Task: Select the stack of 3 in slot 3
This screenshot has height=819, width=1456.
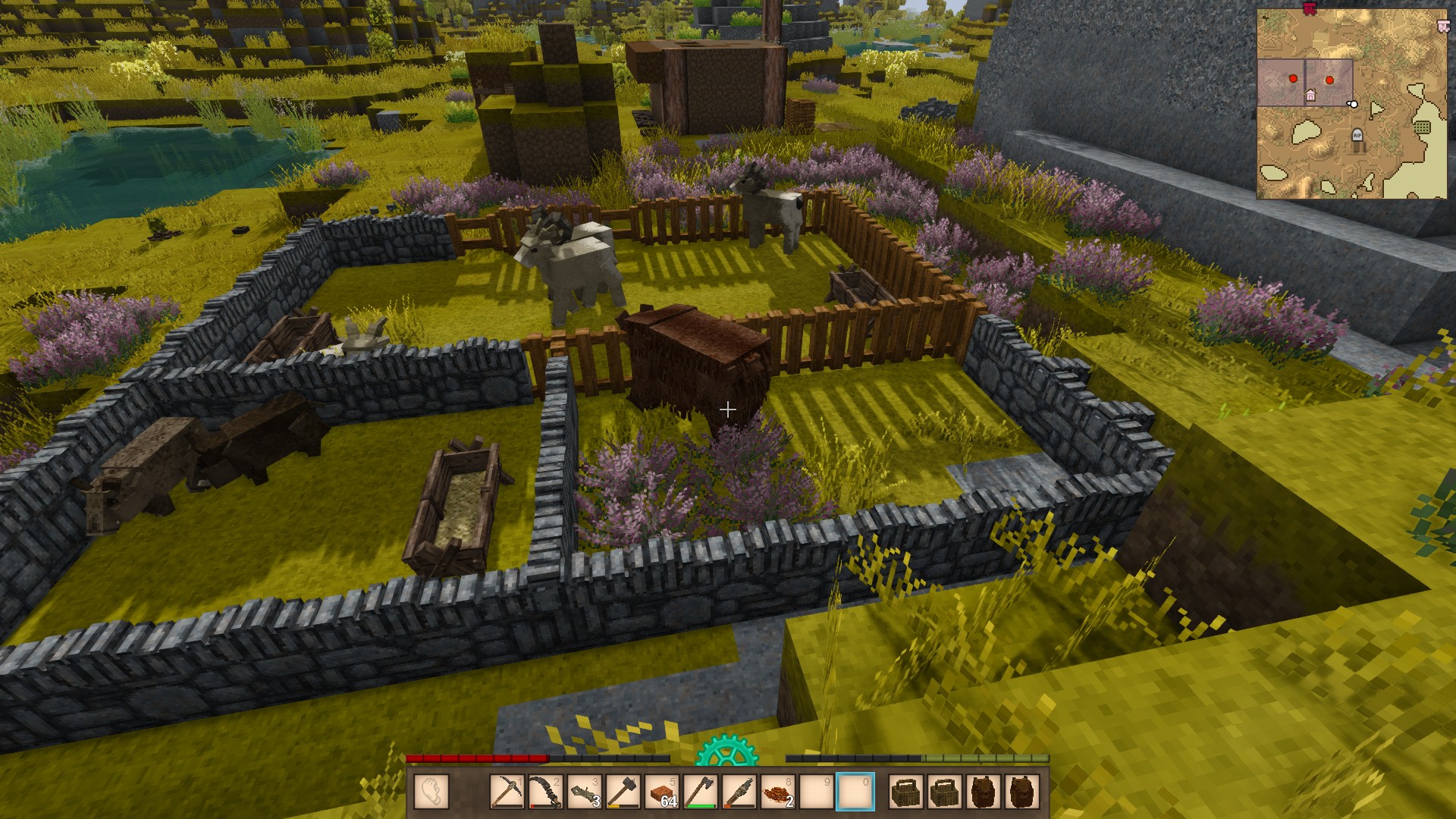Action: (x=584, y=792)
